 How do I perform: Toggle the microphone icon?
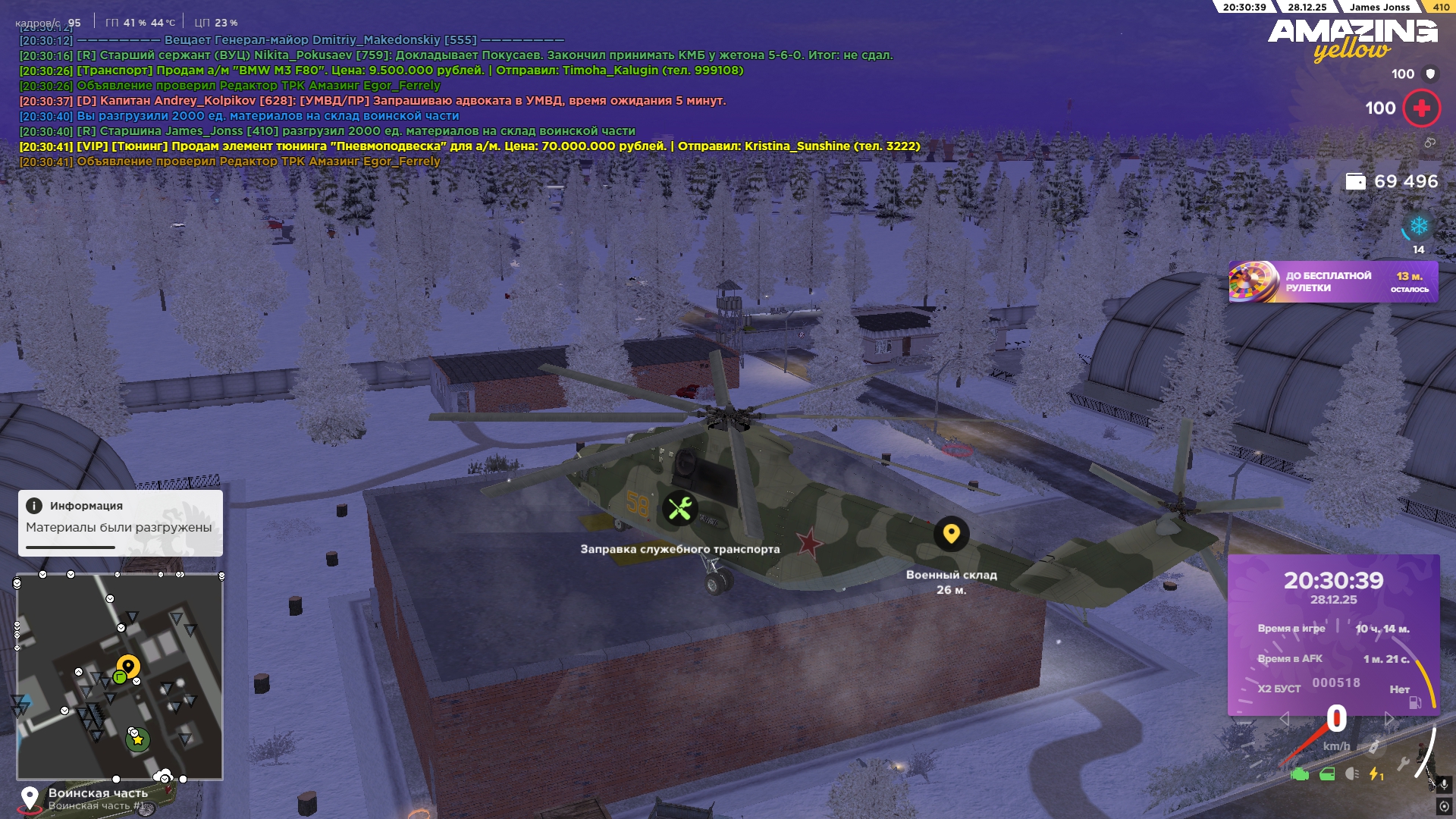pyautogui.click(x=1443, y=784)
